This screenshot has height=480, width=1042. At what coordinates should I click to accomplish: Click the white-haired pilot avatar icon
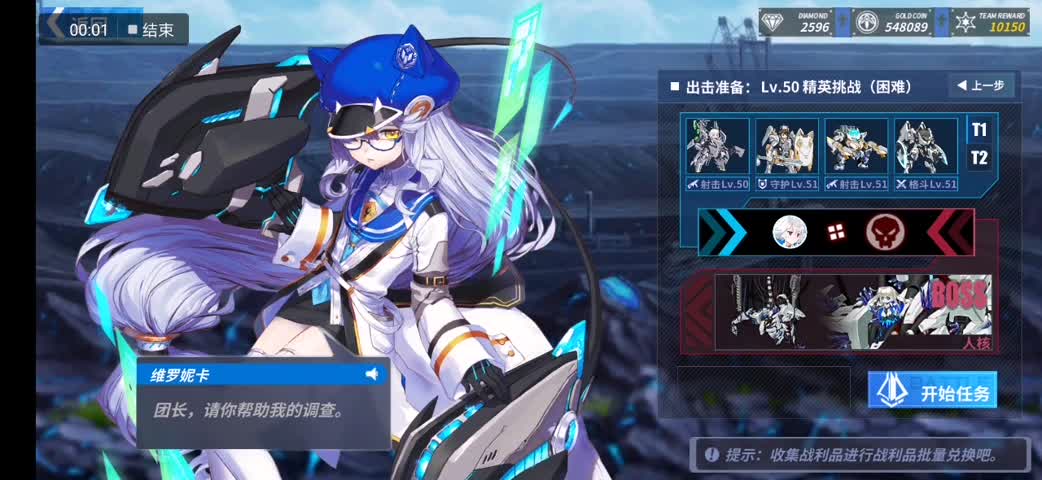click(789, 233)
